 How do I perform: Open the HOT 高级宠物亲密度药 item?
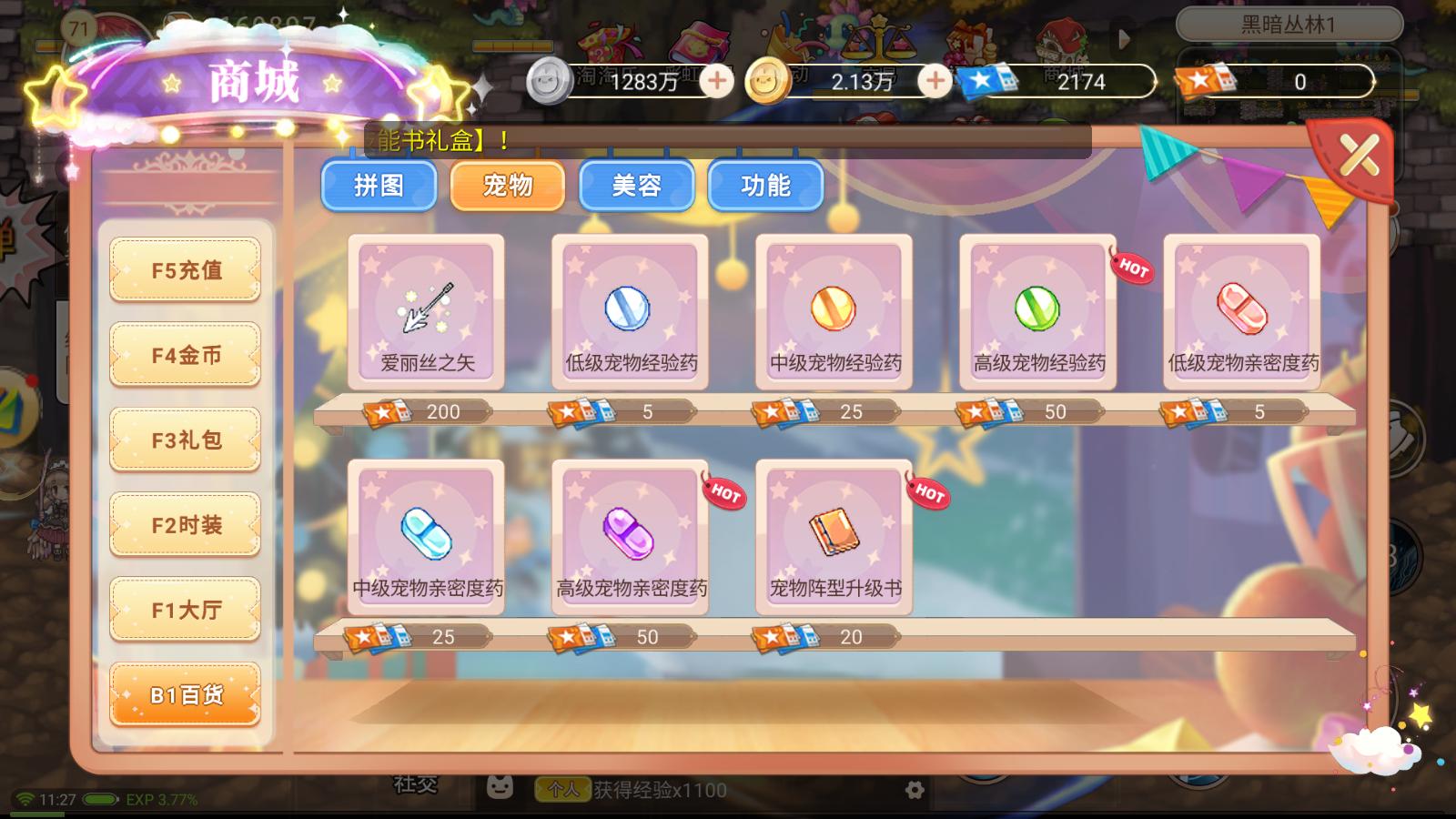coord(630,537)
